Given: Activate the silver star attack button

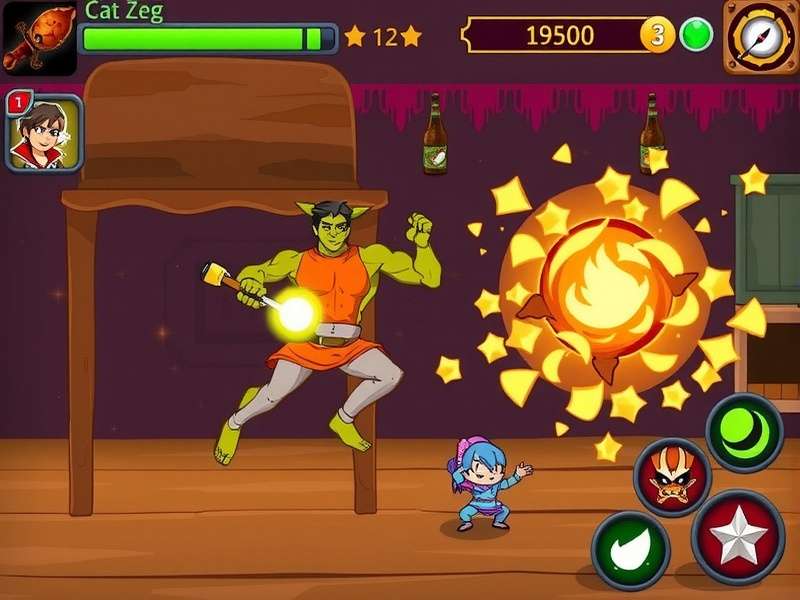Looking at the screenshot, I should click(x=738, y=537).
